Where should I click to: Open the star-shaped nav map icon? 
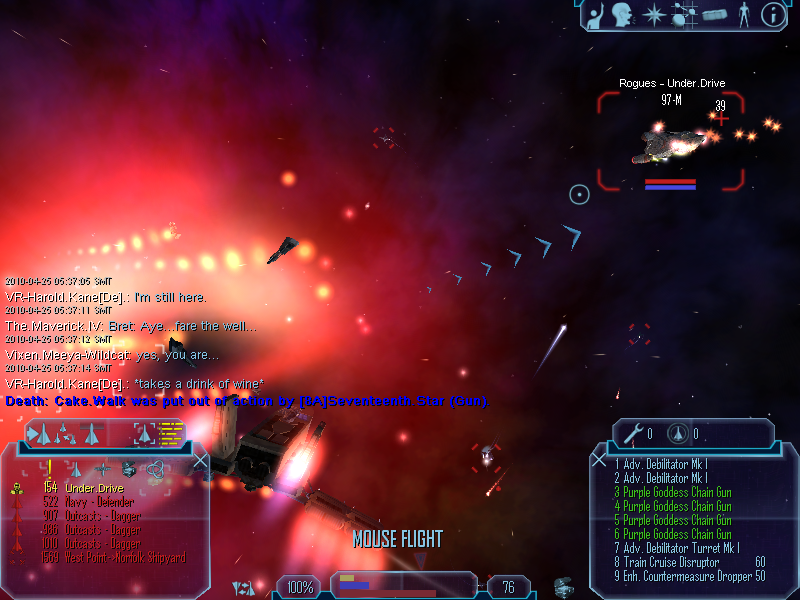[x=654, y=14]
